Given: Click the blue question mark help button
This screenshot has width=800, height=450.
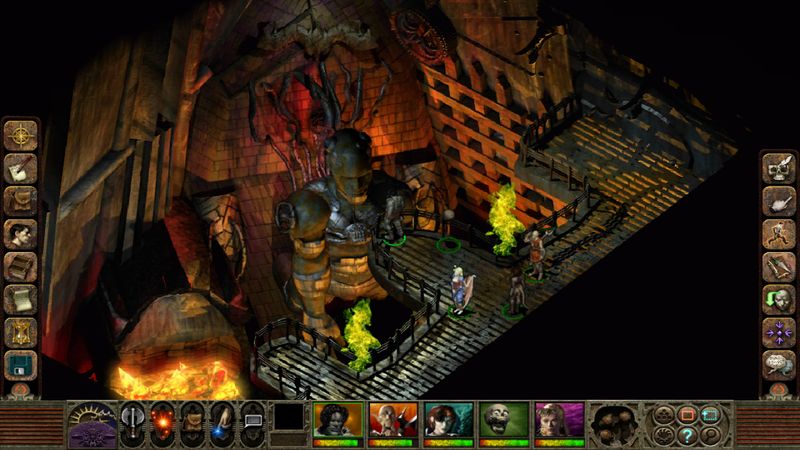Looking at the screenshot, I should point(689,435).
